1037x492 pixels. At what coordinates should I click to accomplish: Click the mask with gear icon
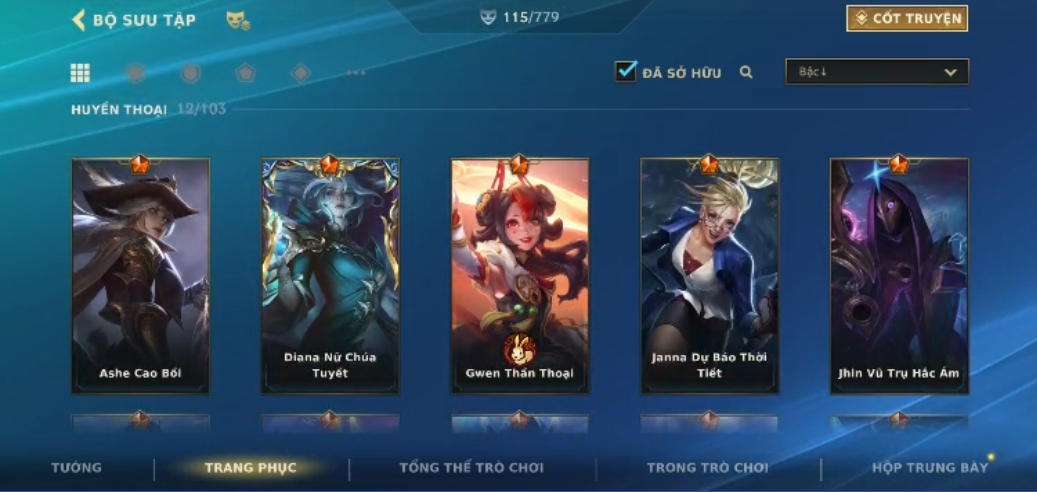[237, 20]
